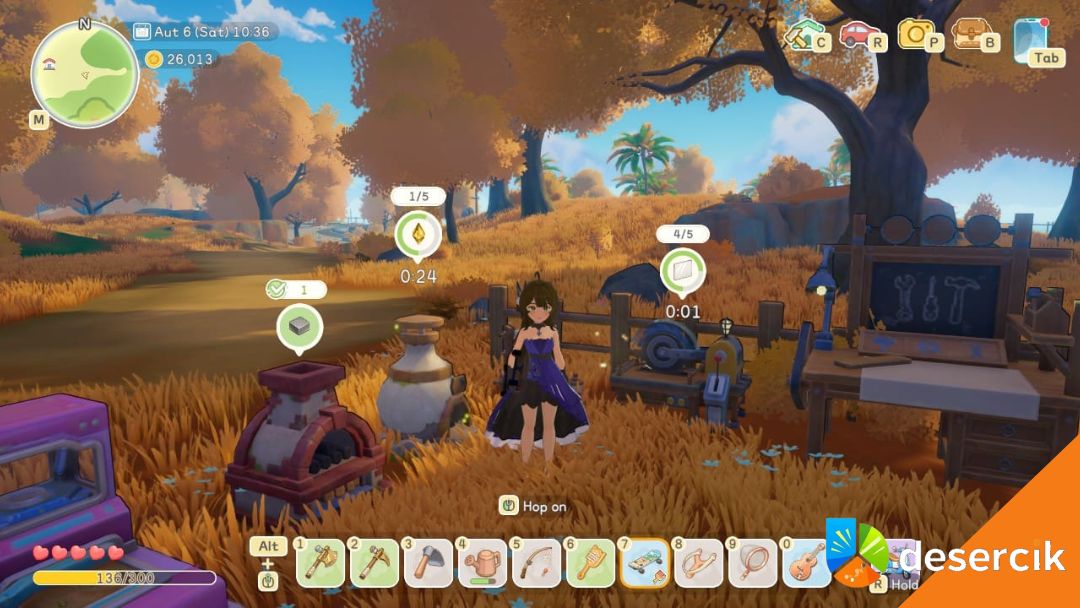Choose the bug net slot

point(753,563)
